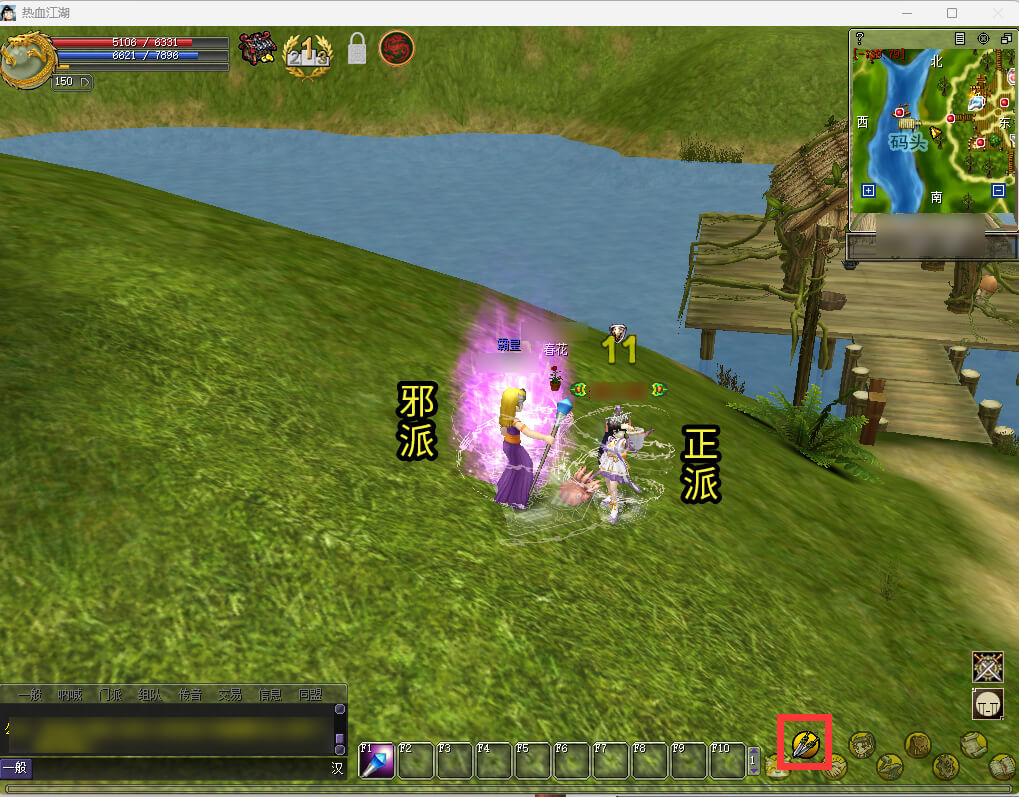Open the minimap list button
This screenshot has width=1019, height=797.
click(x=960, y=38)
